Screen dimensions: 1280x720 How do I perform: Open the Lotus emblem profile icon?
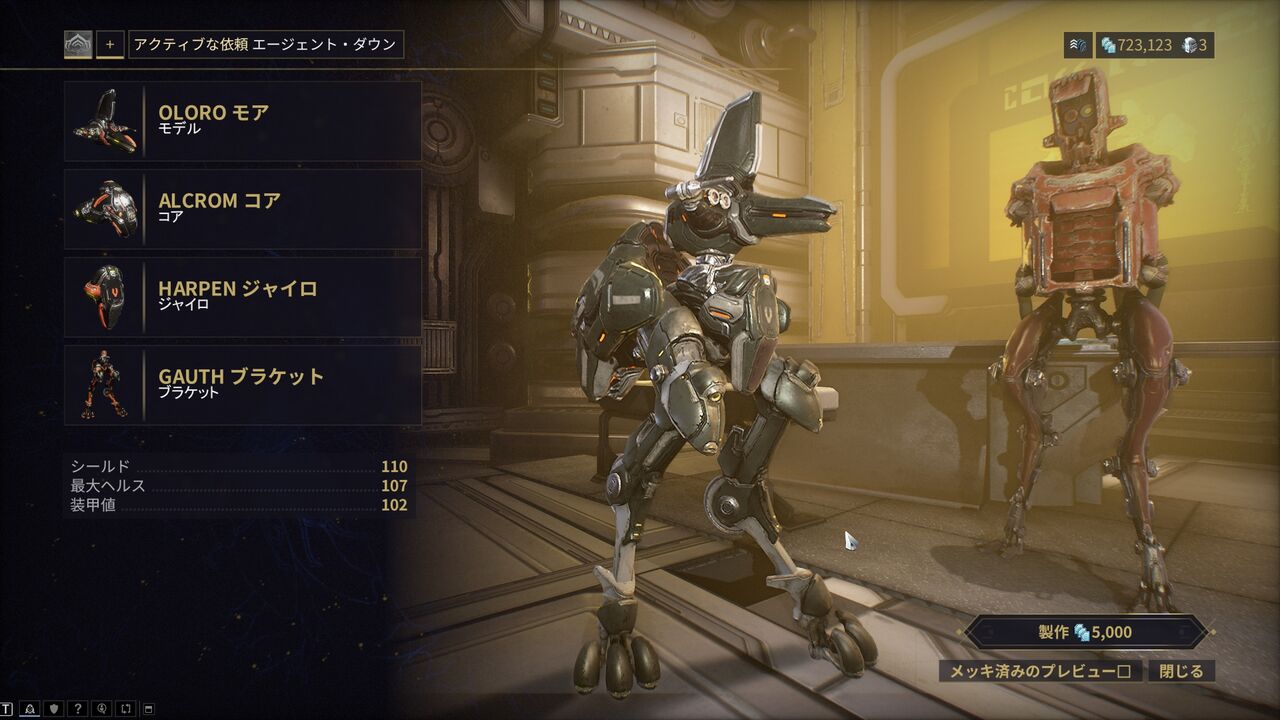coord(78,45)
